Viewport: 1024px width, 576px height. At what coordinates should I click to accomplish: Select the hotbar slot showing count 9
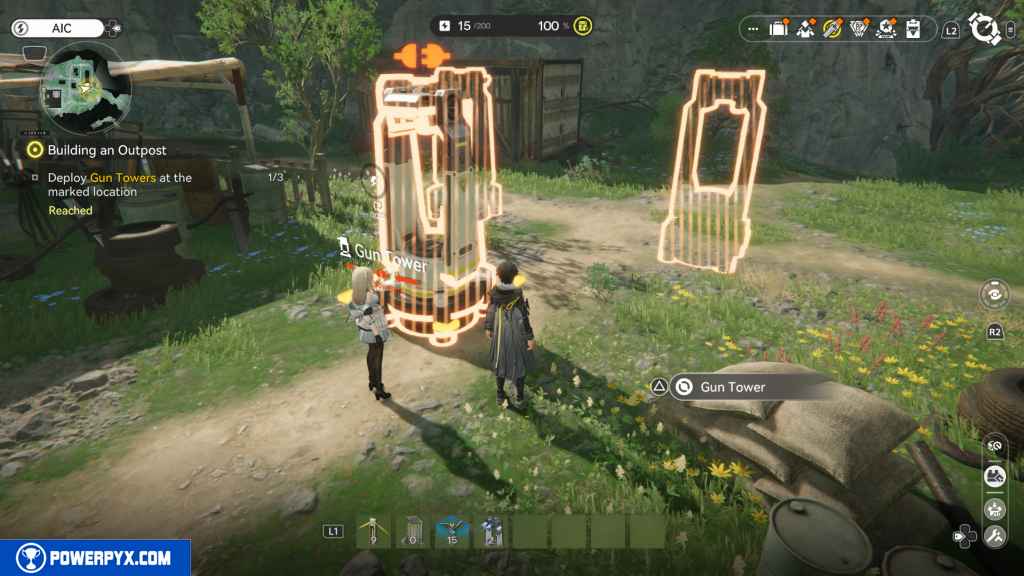(373, 531)
